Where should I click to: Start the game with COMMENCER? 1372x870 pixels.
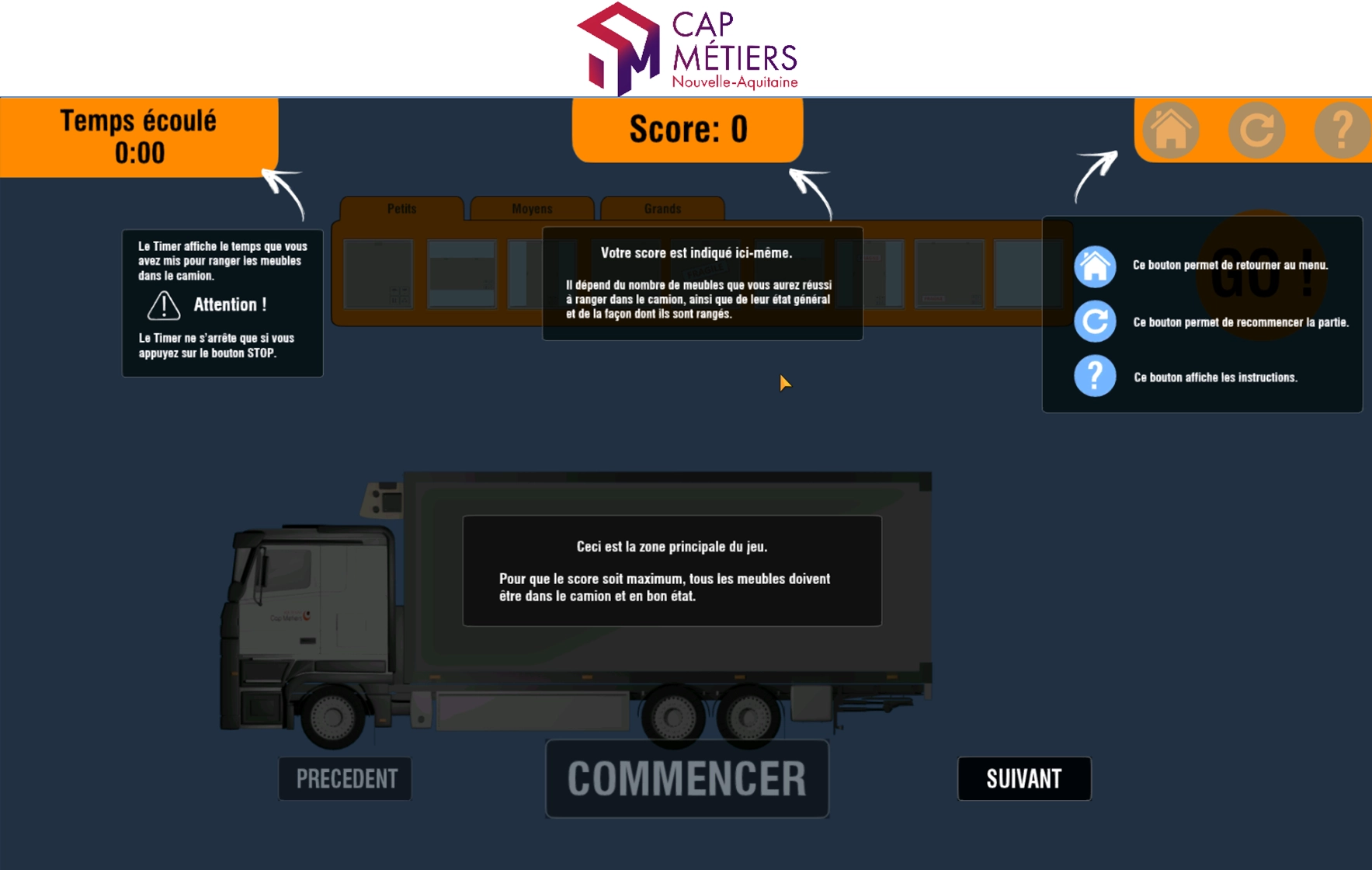[x=687, y=778]
